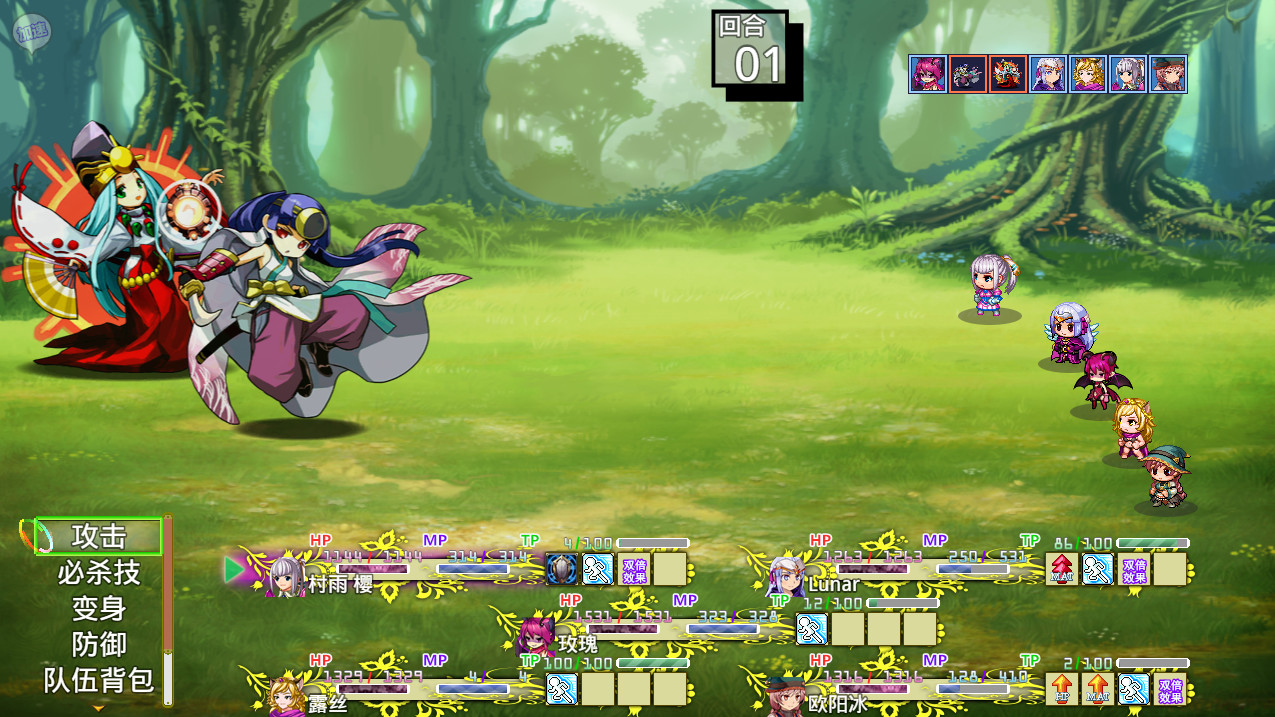
Task: Click the command menu scrollbar
Action: (x=168, y=610)
